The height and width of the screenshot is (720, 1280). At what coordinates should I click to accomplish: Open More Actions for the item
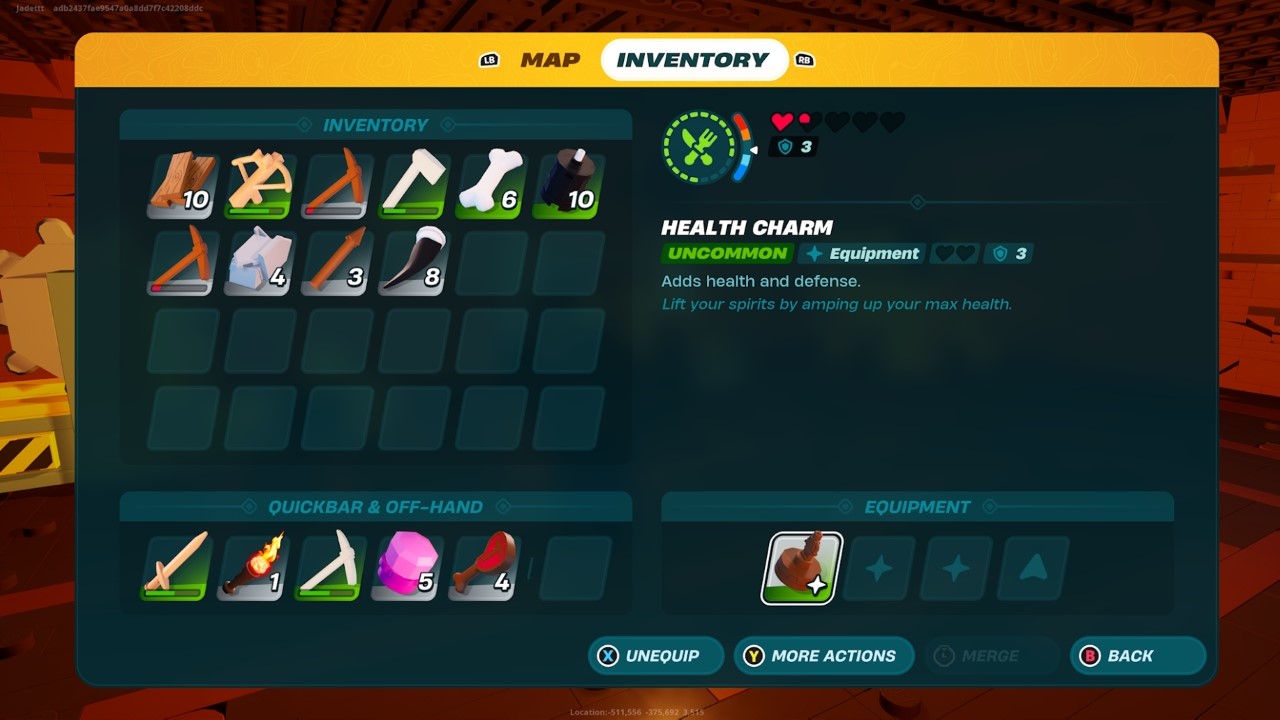point(824,656)
